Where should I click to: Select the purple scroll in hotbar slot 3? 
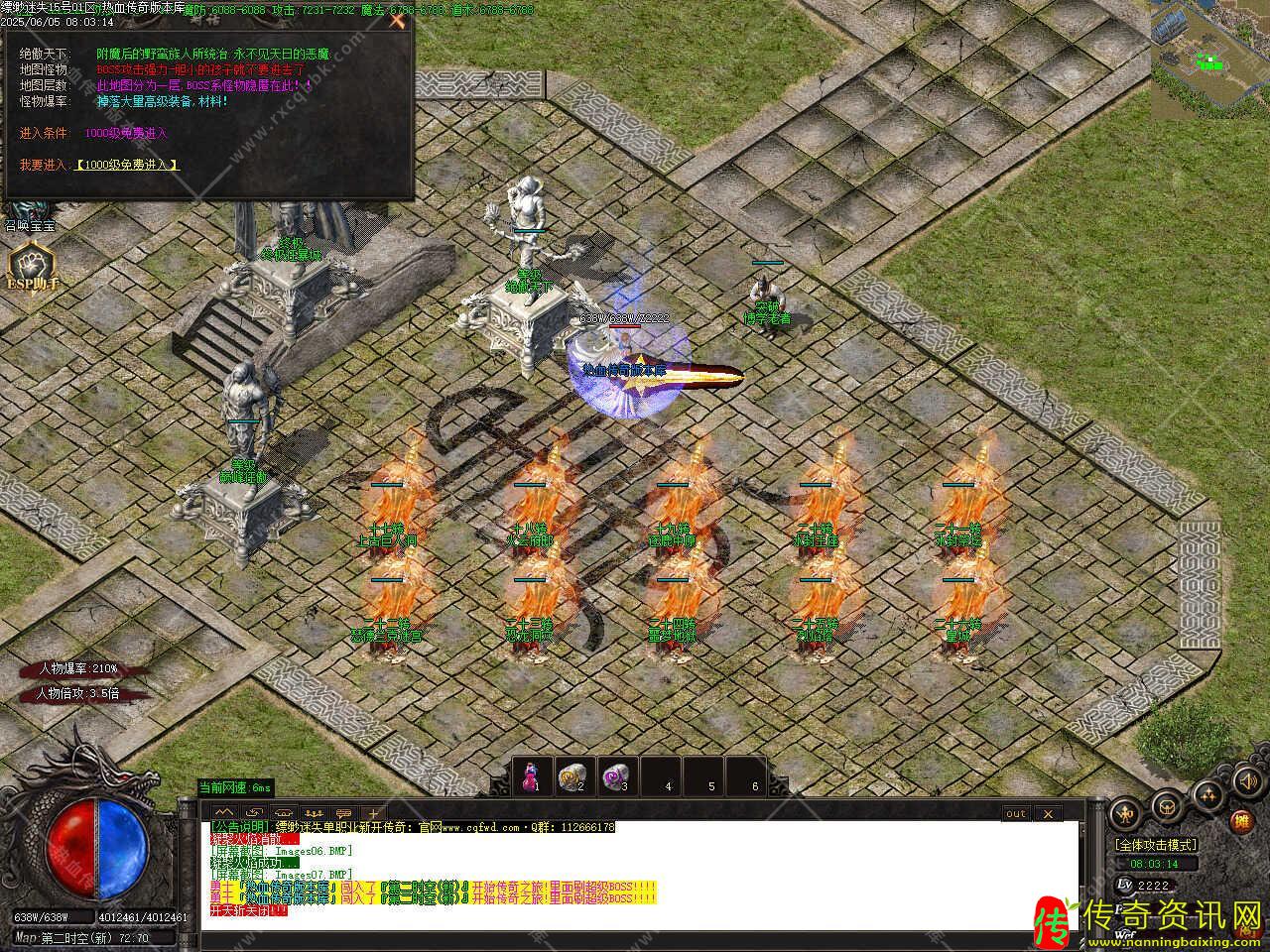[616, 775]
